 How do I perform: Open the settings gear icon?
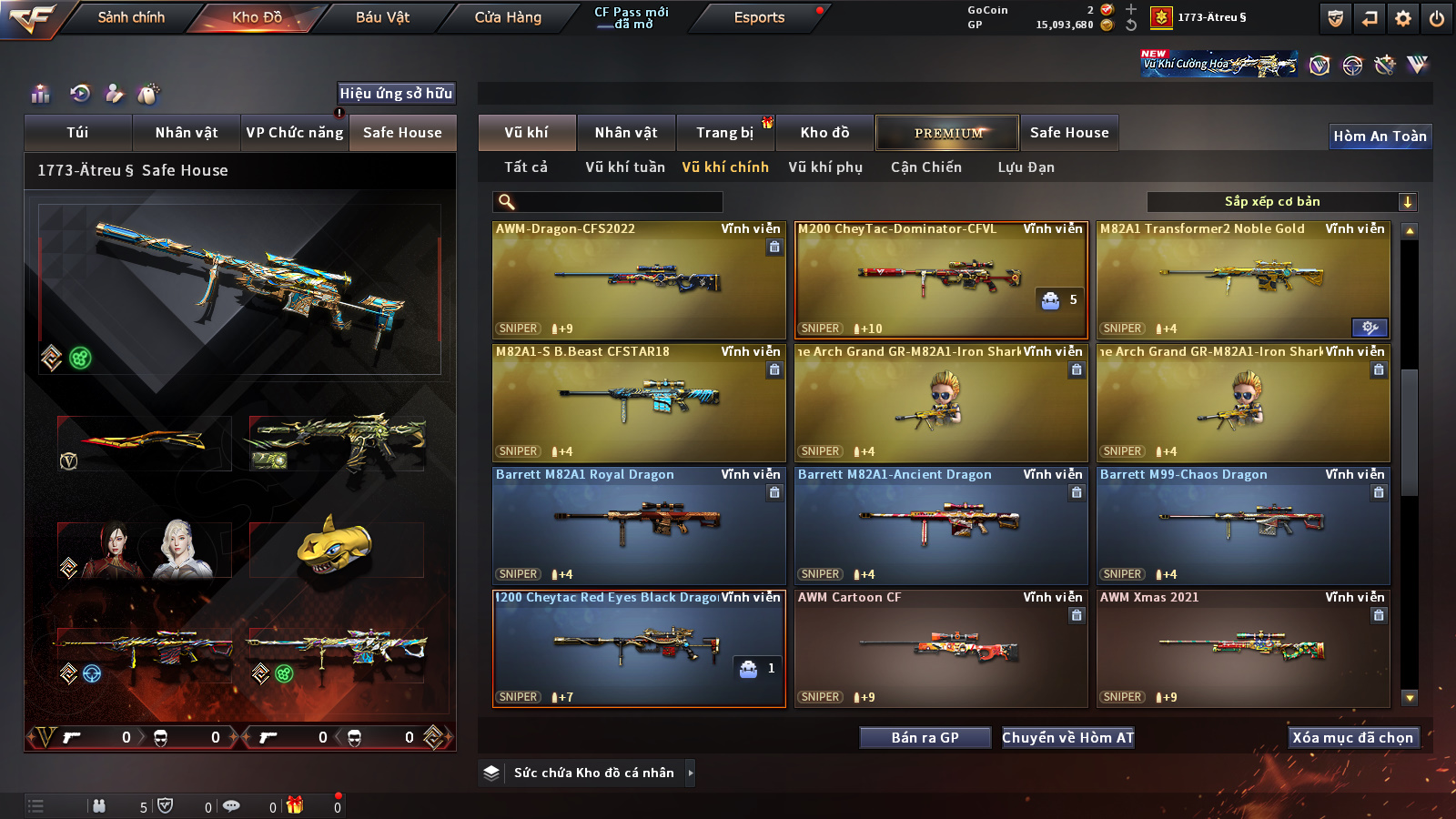pos(1403,18)
